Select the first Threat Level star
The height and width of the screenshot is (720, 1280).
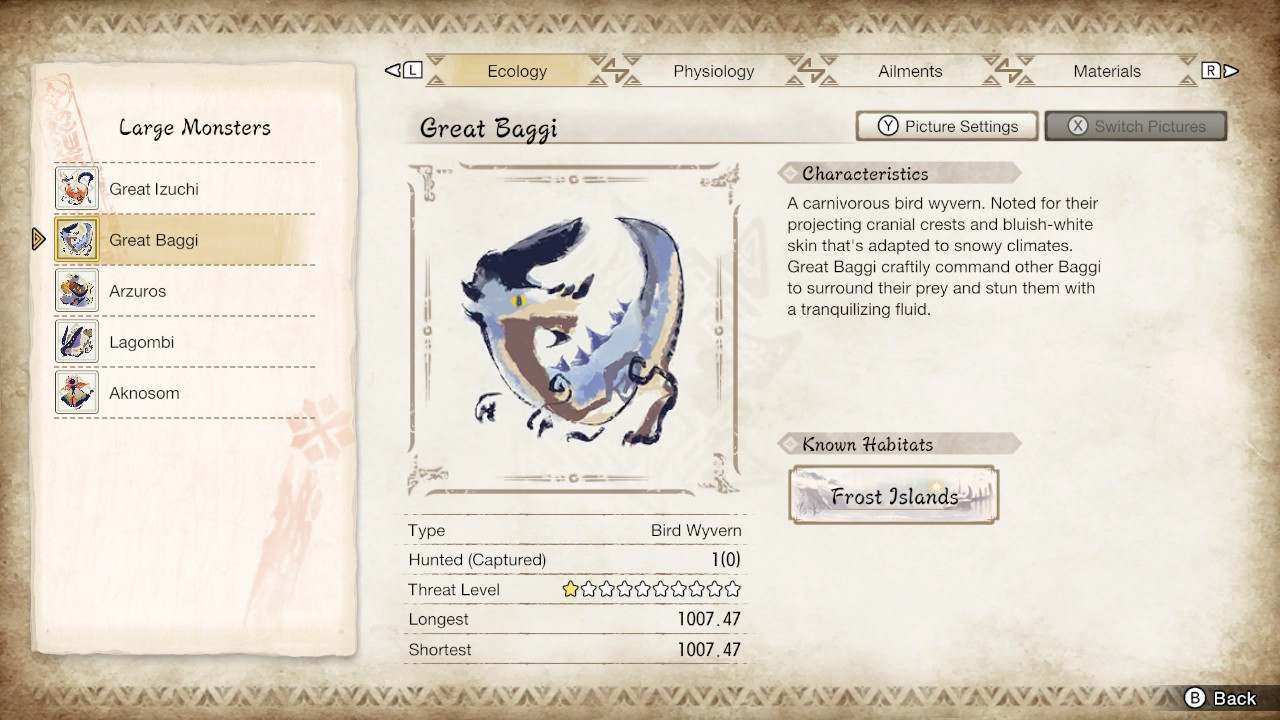(569, 589)
